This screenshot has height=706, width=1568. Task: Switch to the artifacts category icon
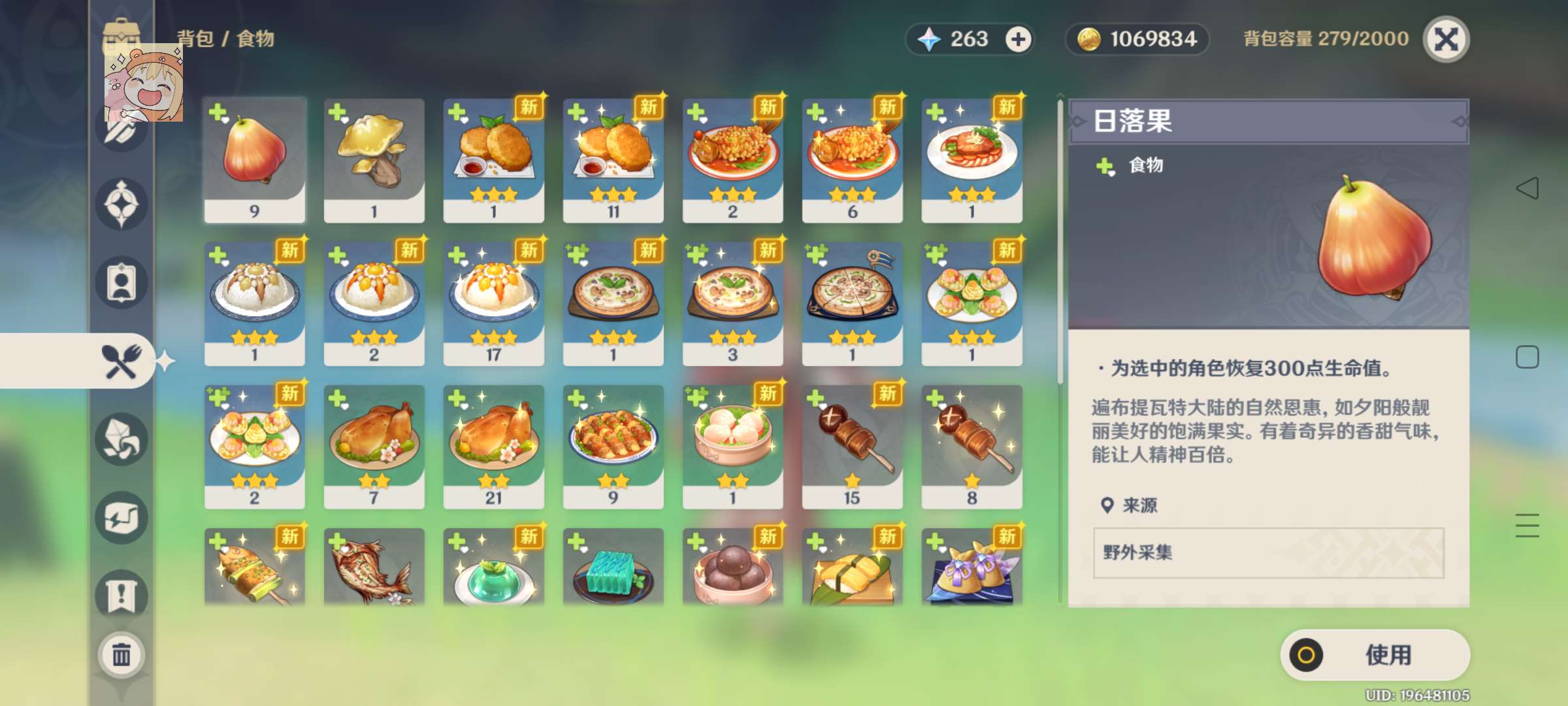[121, 203]
